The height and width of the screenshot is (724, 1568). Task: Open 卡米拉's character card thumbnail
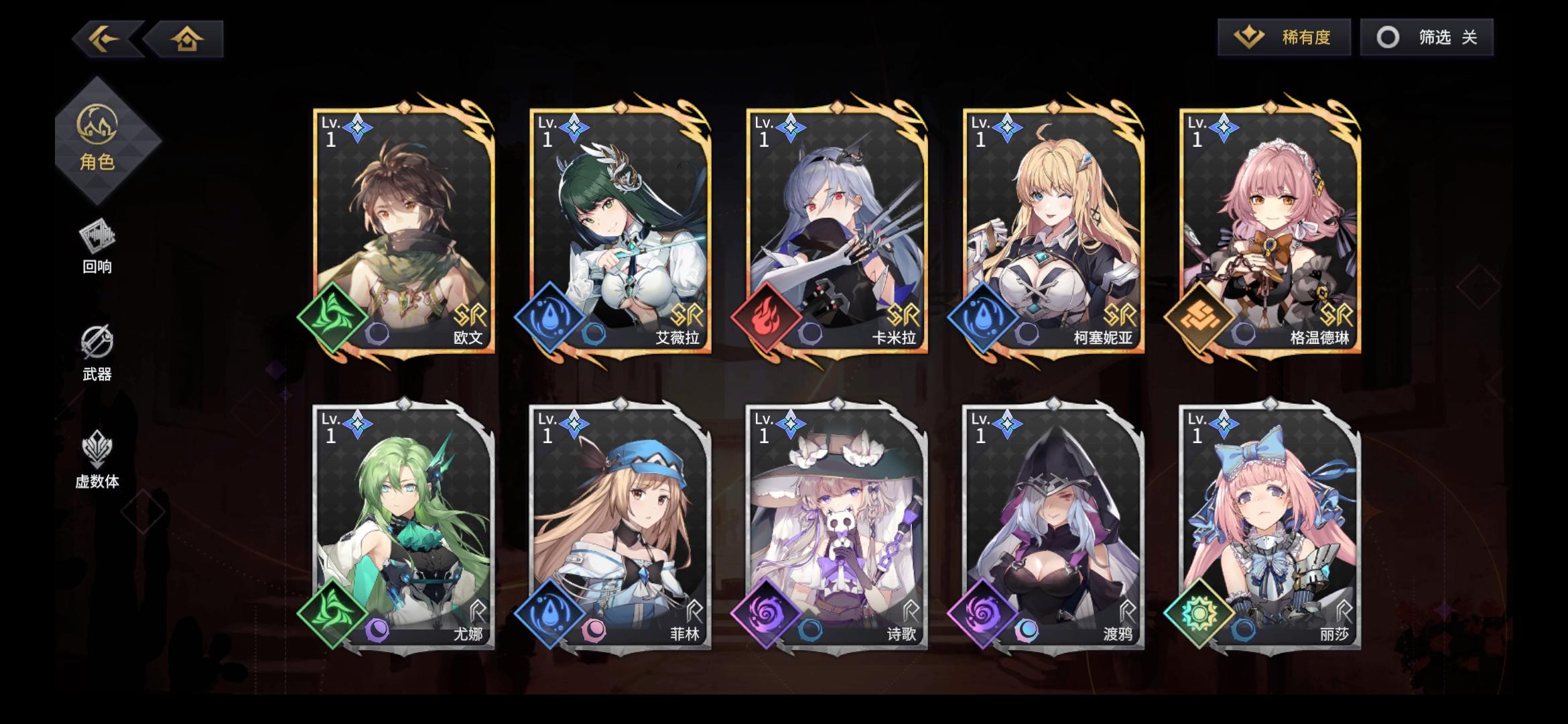(836, 221)
